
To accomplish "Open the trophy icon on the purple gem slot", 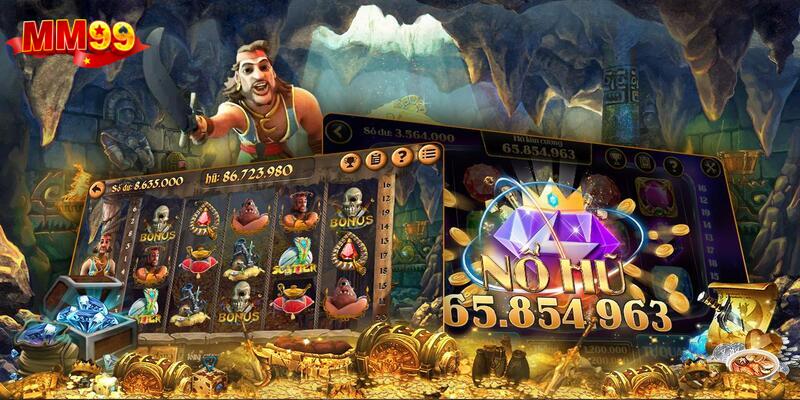I will click(617, 157).
